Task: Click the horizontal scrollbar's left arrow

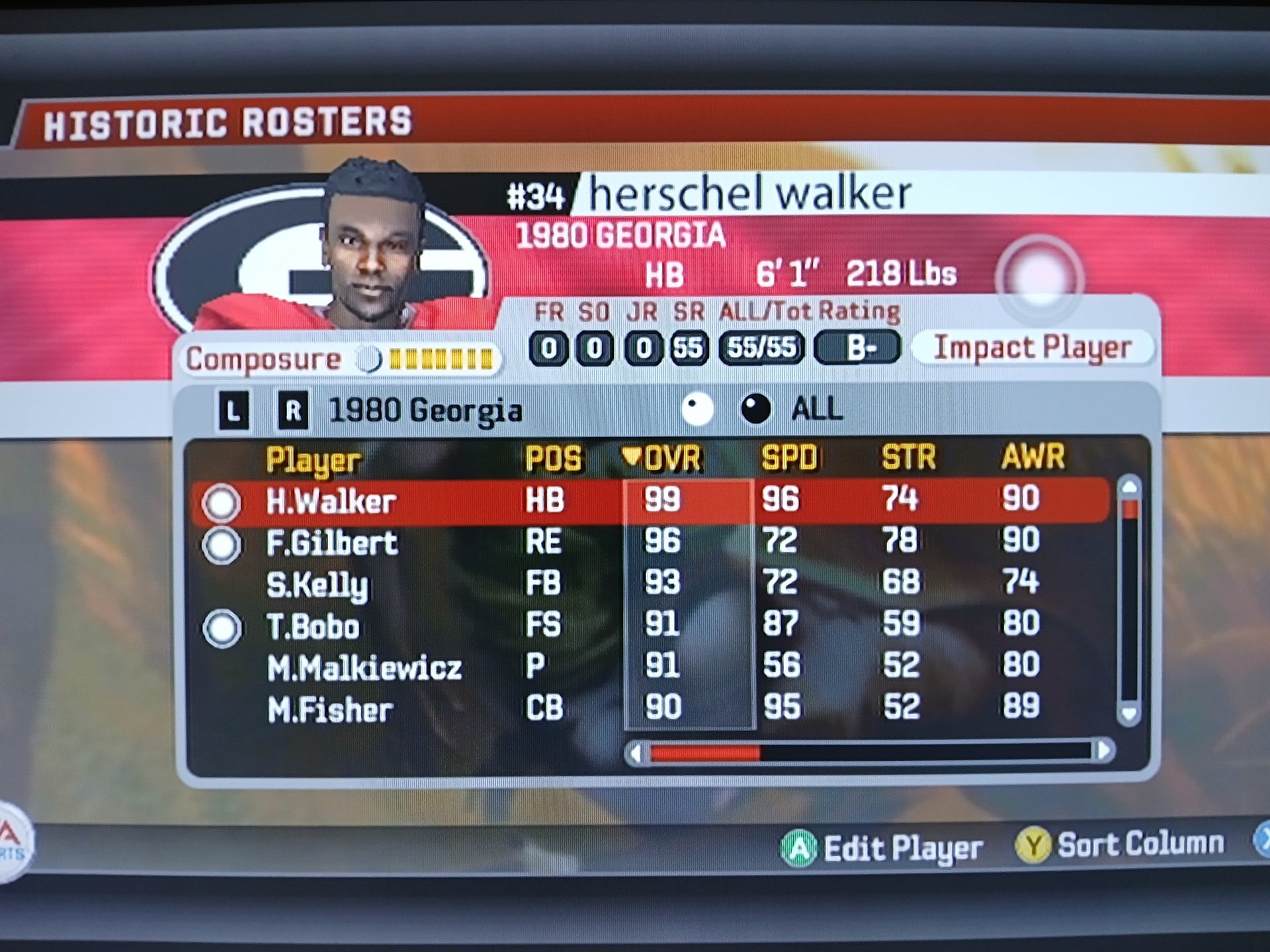Action: 636,753
